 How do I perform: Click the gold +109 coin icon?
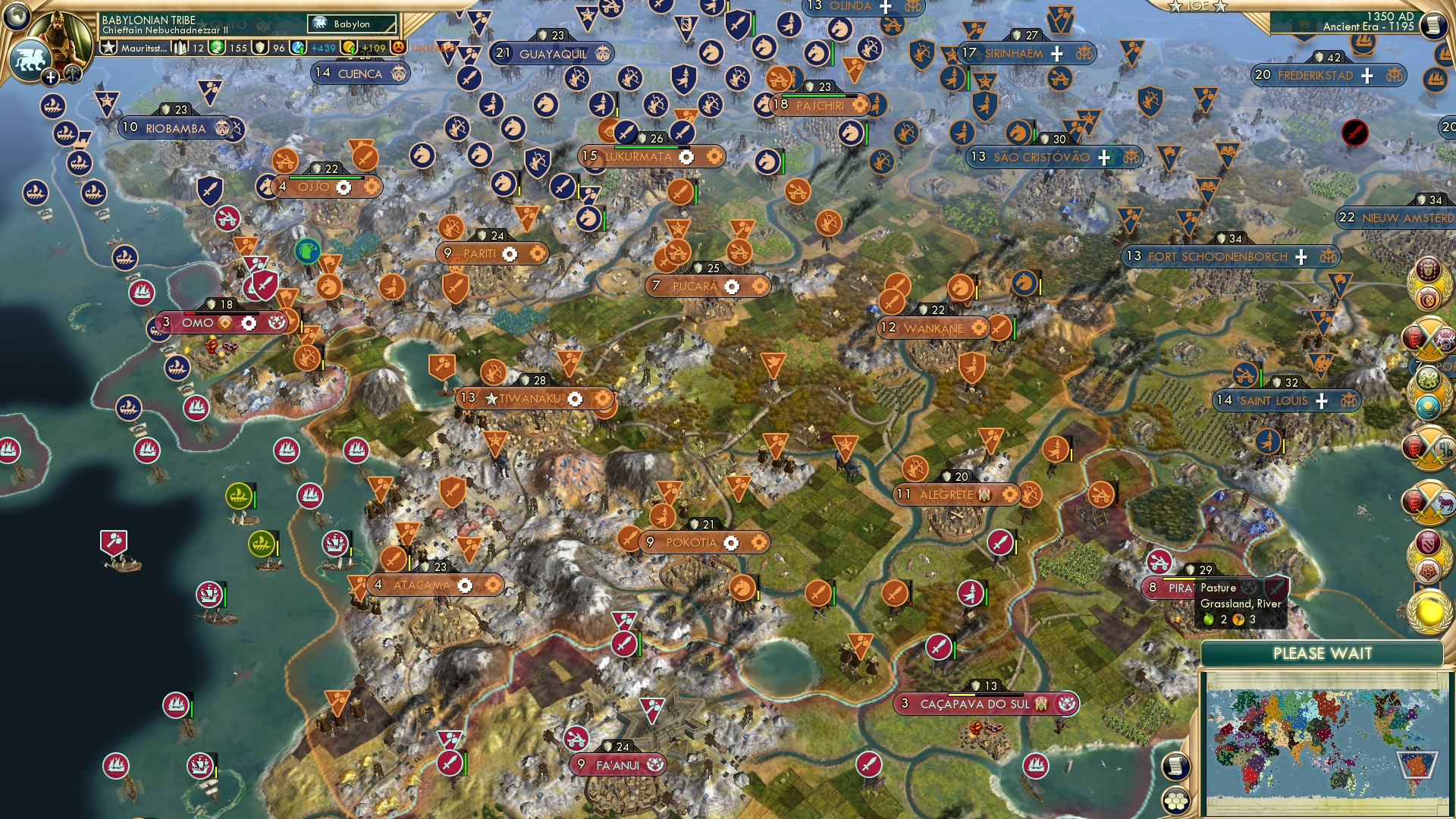tap(350, 48)
